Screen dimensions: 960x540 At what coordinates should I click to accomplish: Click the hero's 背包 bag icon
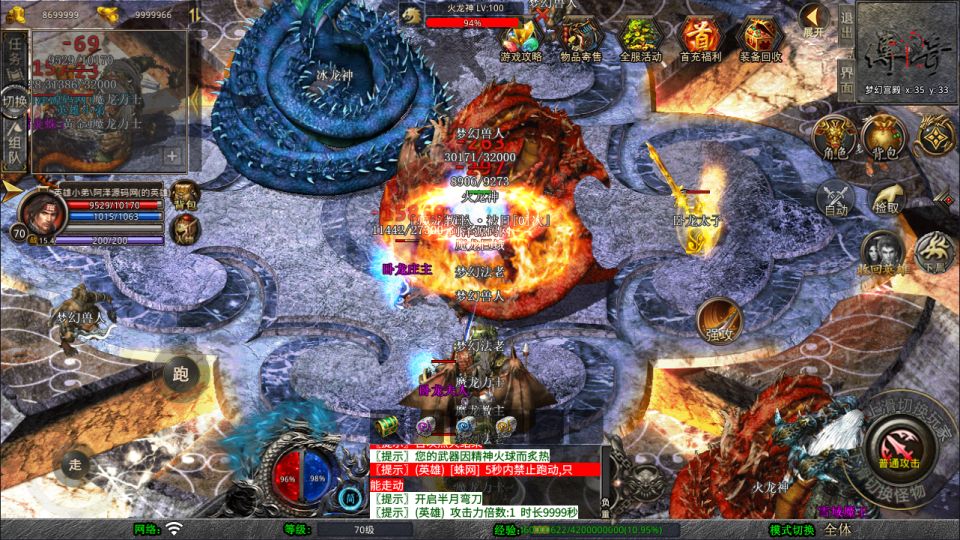(184, 195)
